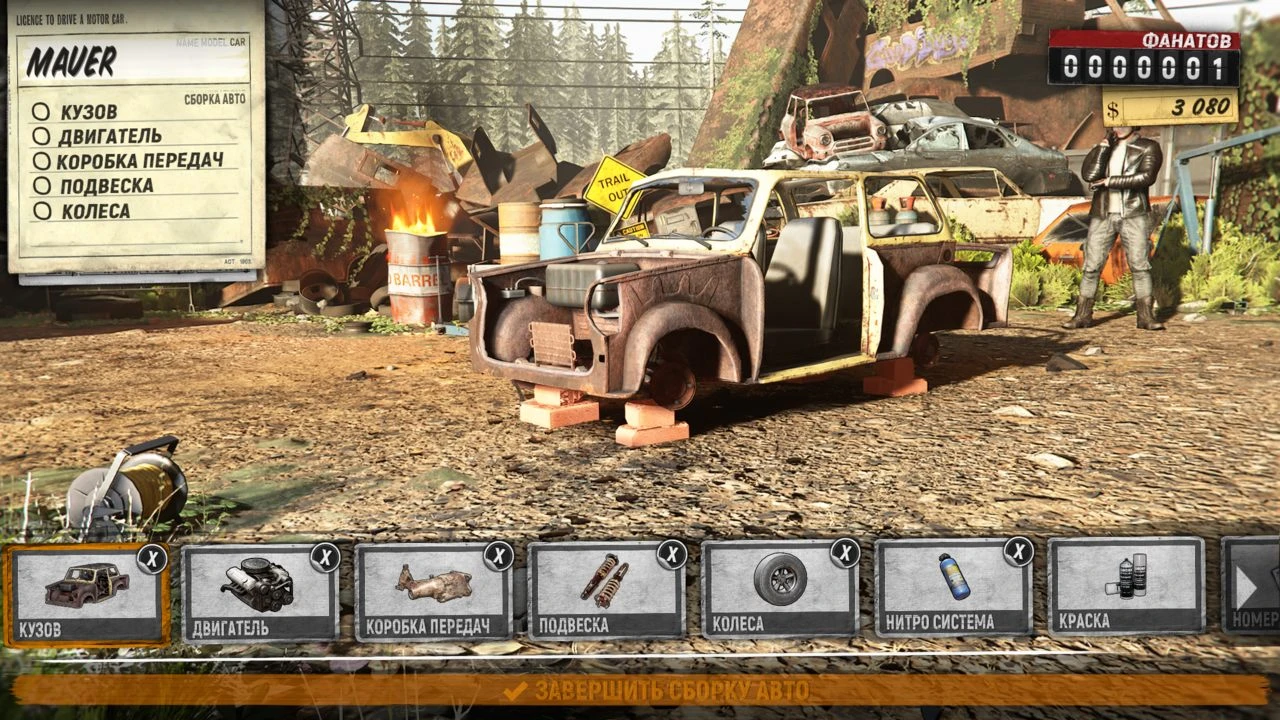The image size is (1280, 720).
Task: Select the Колеса wheels card
Action: pos(779,595)
